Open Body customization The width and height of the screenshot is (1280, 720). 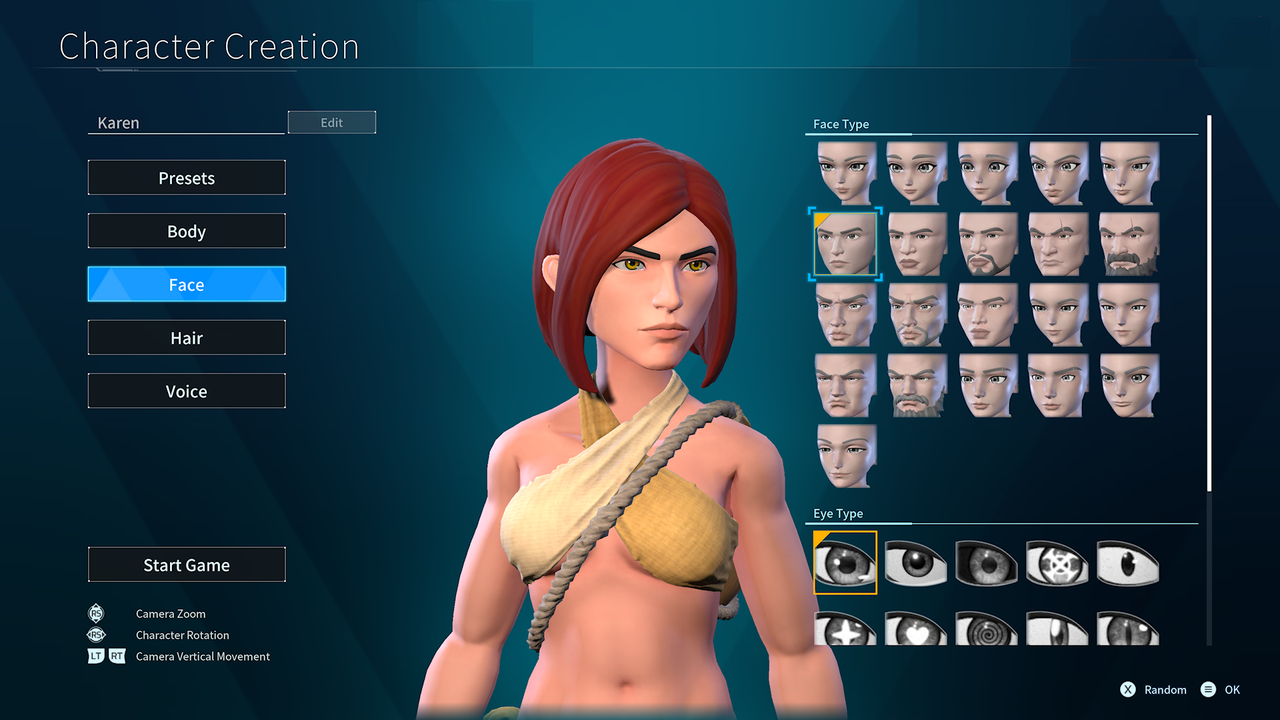click(x=186, y=230)
